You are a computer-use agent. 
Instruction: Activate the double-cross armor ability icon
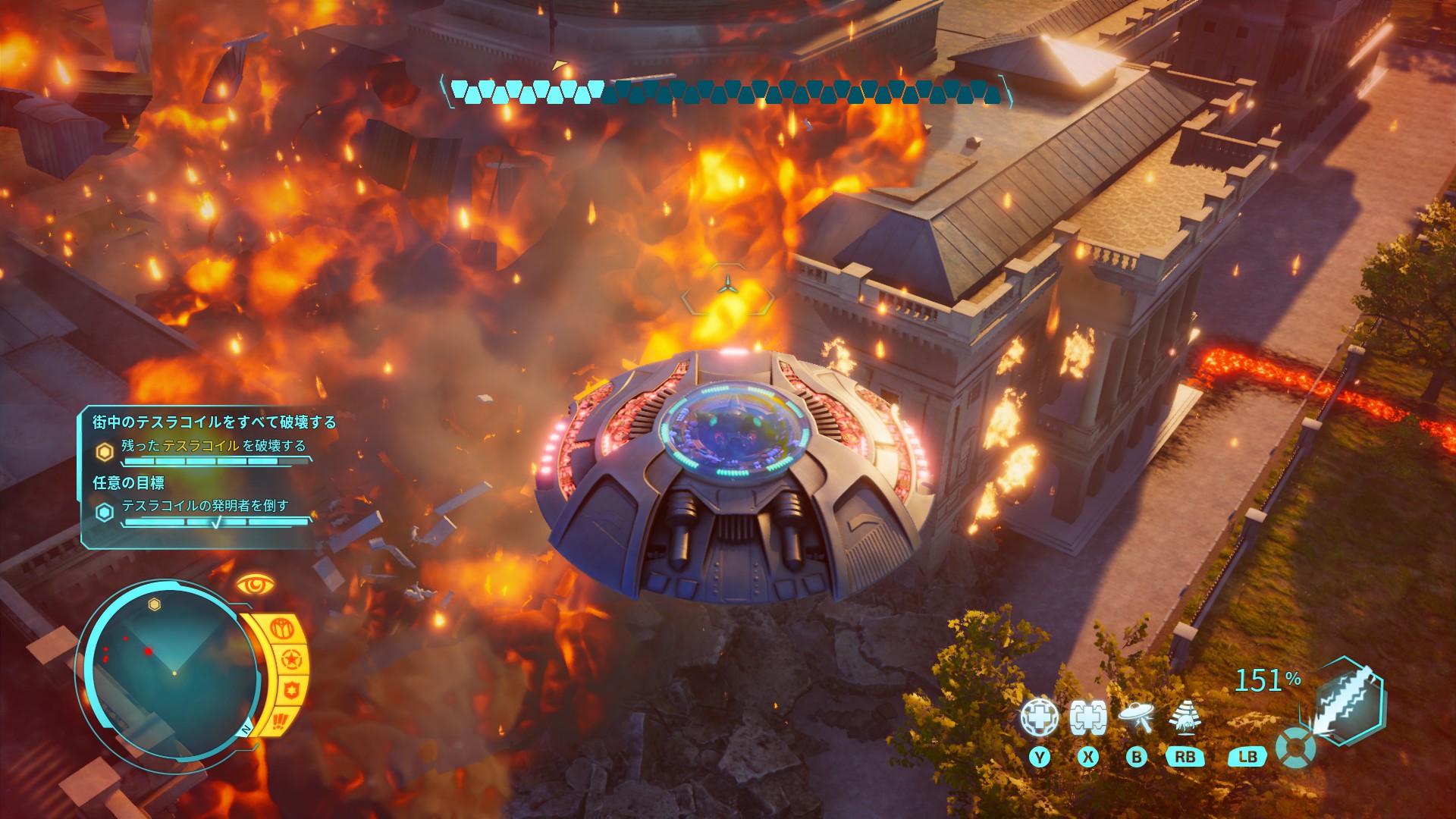coord(1087,717)
